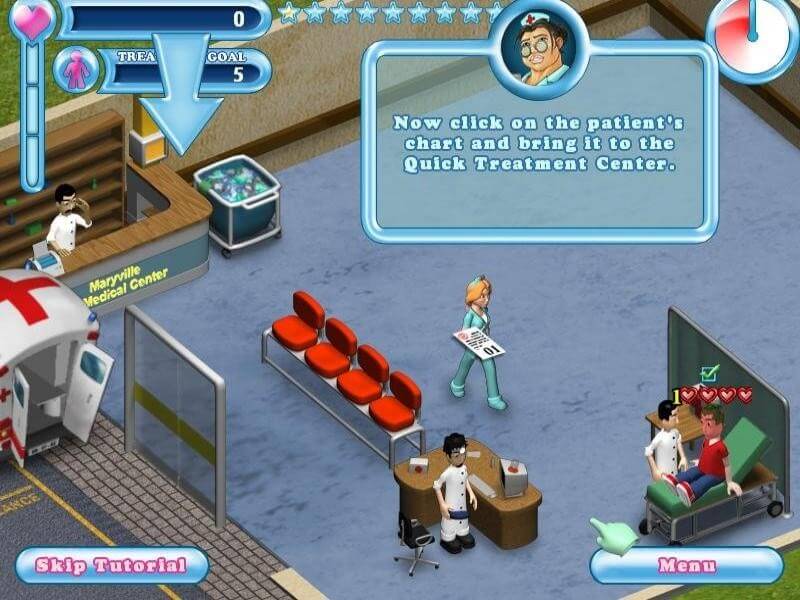Click the green checkmark icon above the patient
The height and width of the screenshot is (600, 800).
[x=709, y=374]
